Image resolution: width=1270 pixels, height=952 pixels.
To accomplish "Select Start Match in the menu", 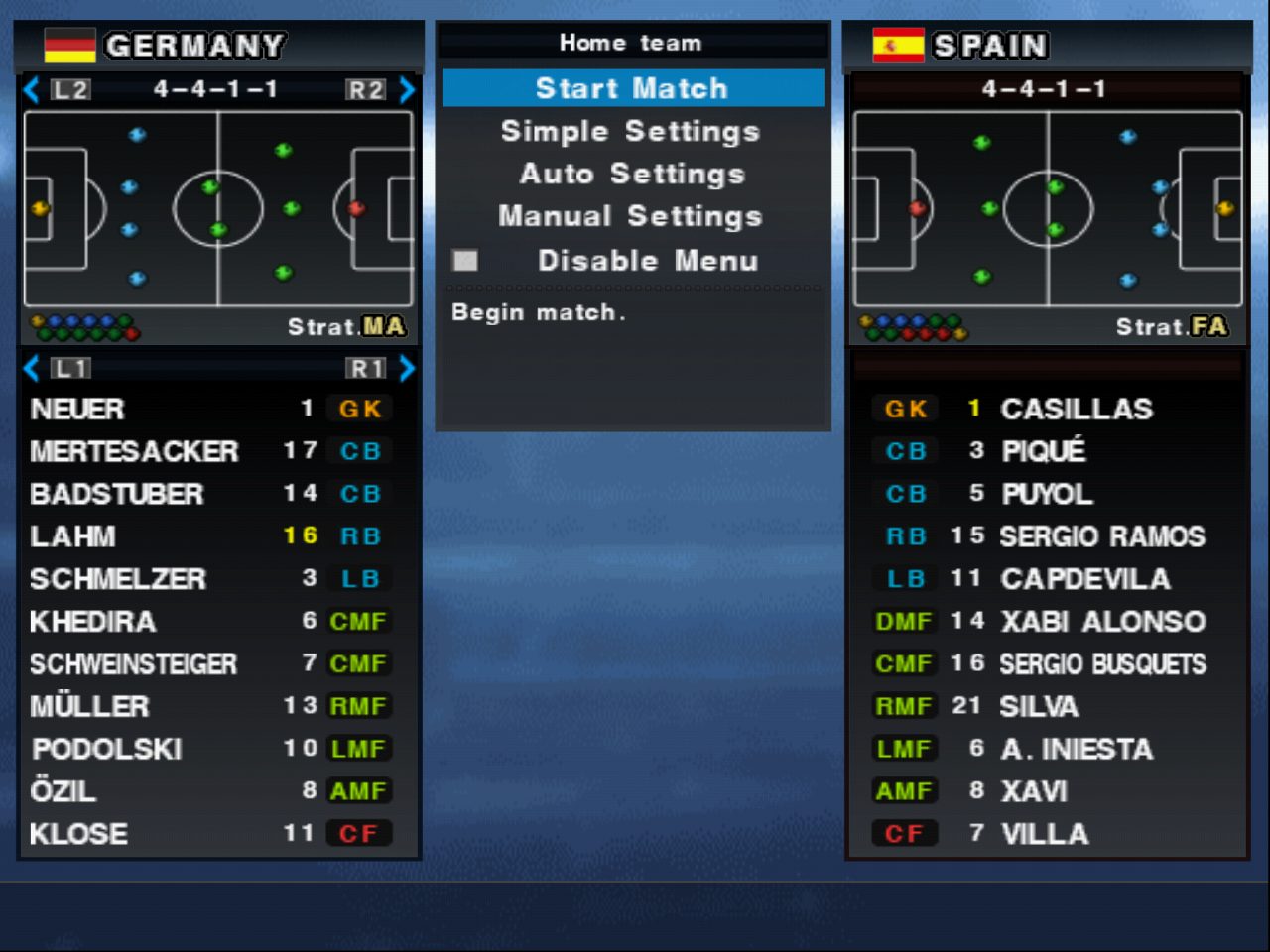I will point(632,88).
